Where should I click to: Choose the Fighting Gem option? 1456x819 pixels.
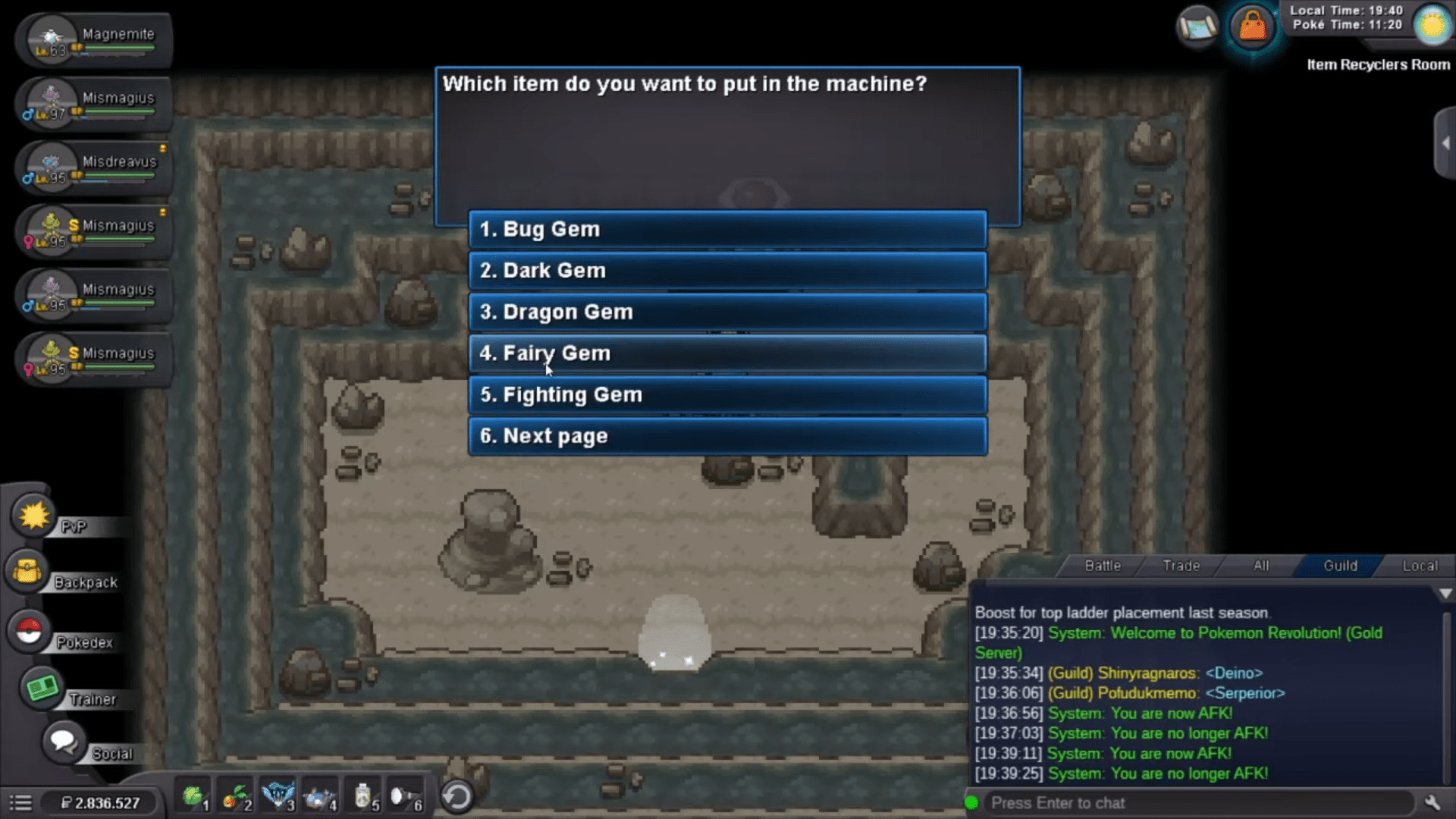[727, 395]
